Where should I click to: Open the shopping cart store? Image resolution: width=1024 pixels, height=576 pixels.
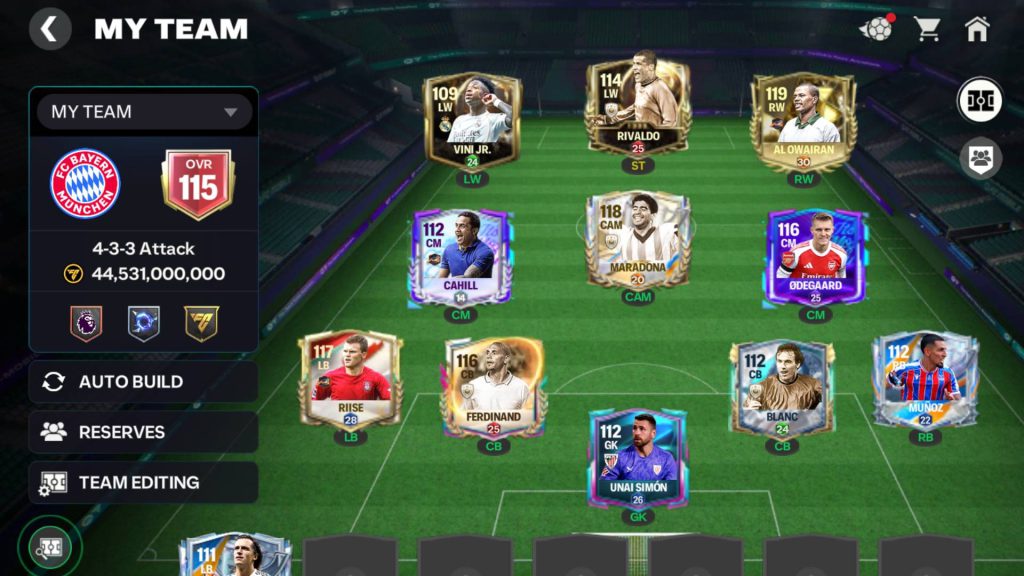(x=927, y=29)
